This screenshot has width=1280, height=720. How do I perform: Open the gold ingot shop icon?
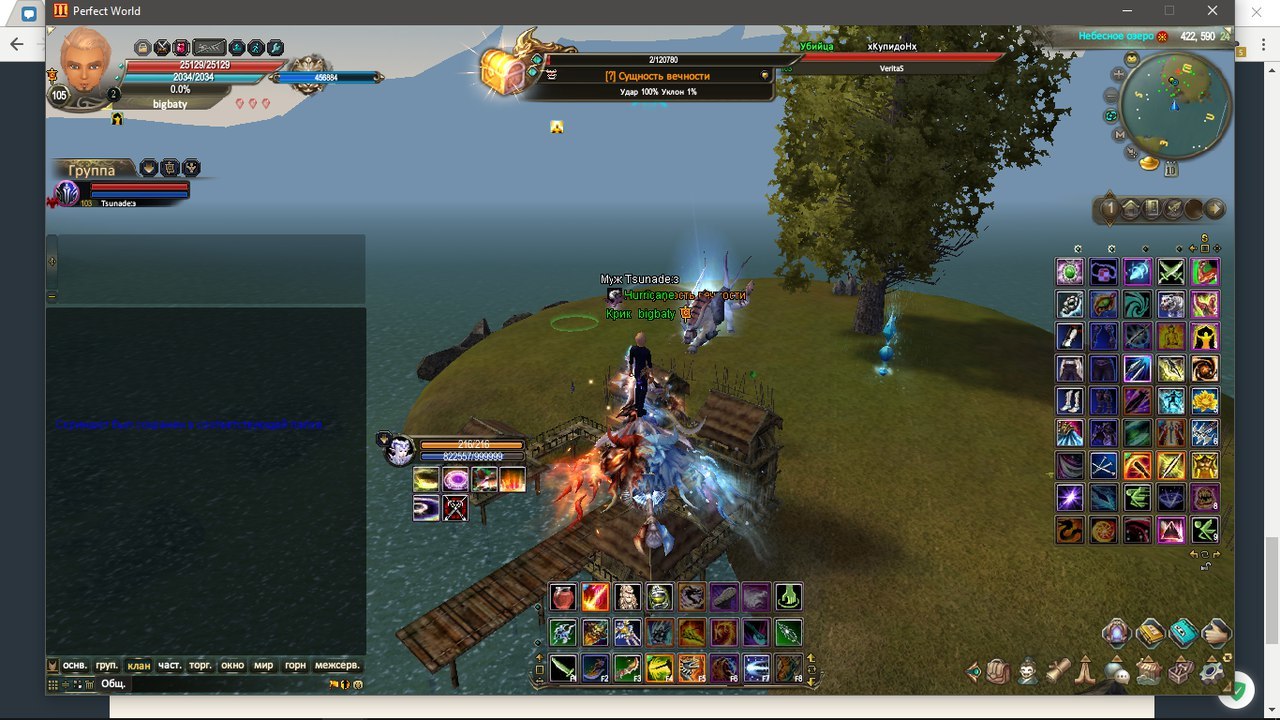(x=1150, y=162)
